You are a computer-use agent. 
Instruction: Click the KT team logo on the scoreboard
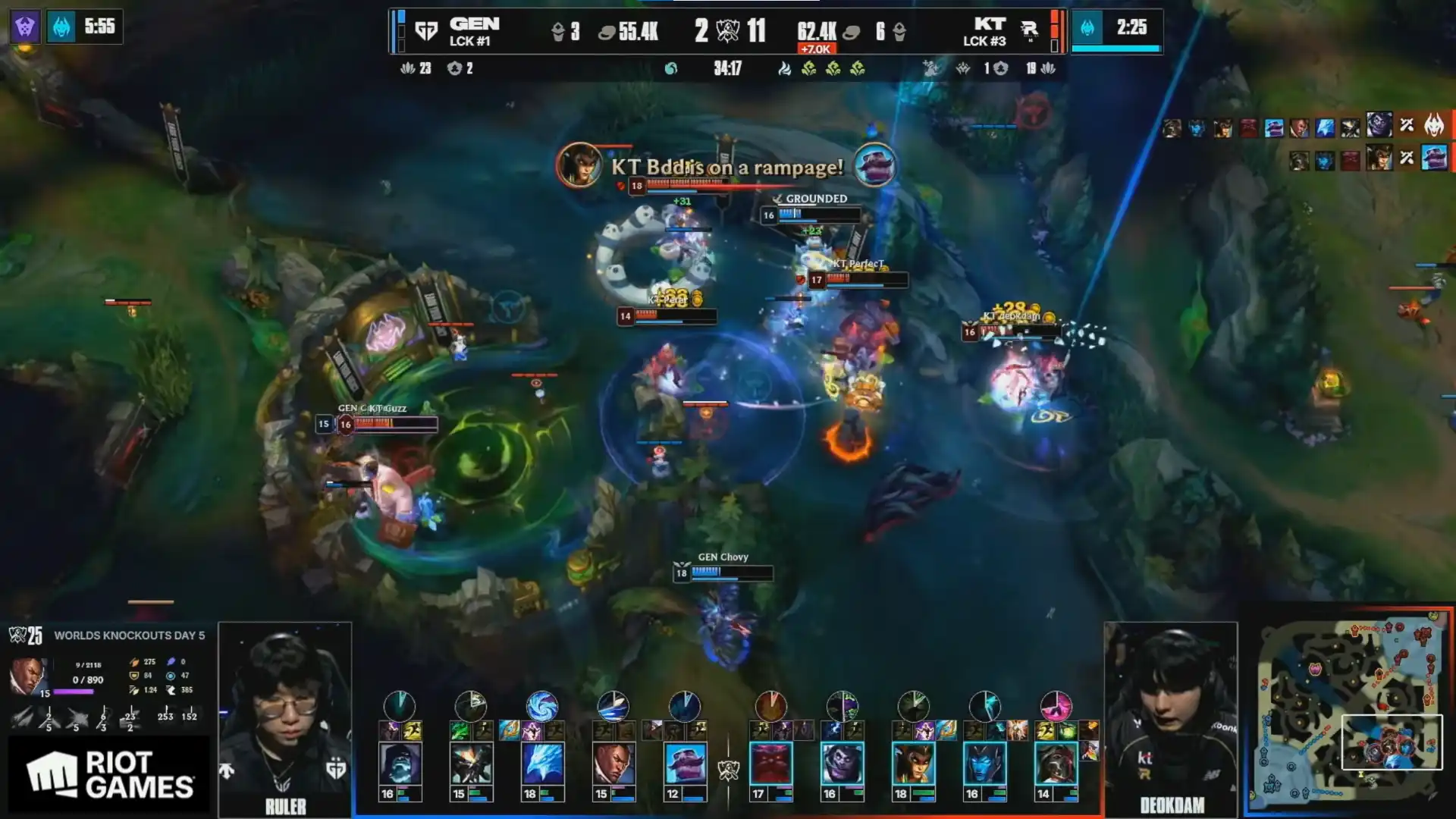(1029, 31)
